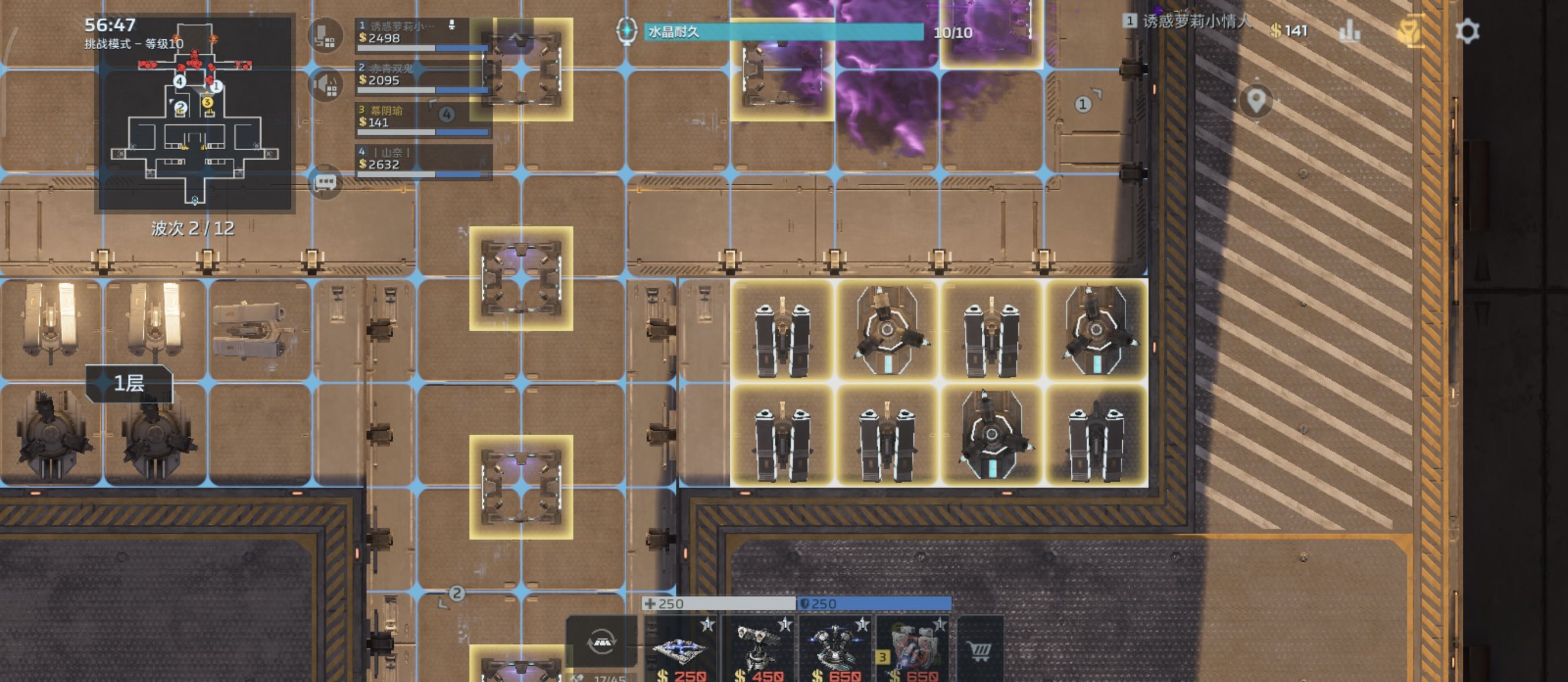Choose the $650 red shield turret card
Viewport: 1568px width, 682px height.
click(x=913, y=649)
